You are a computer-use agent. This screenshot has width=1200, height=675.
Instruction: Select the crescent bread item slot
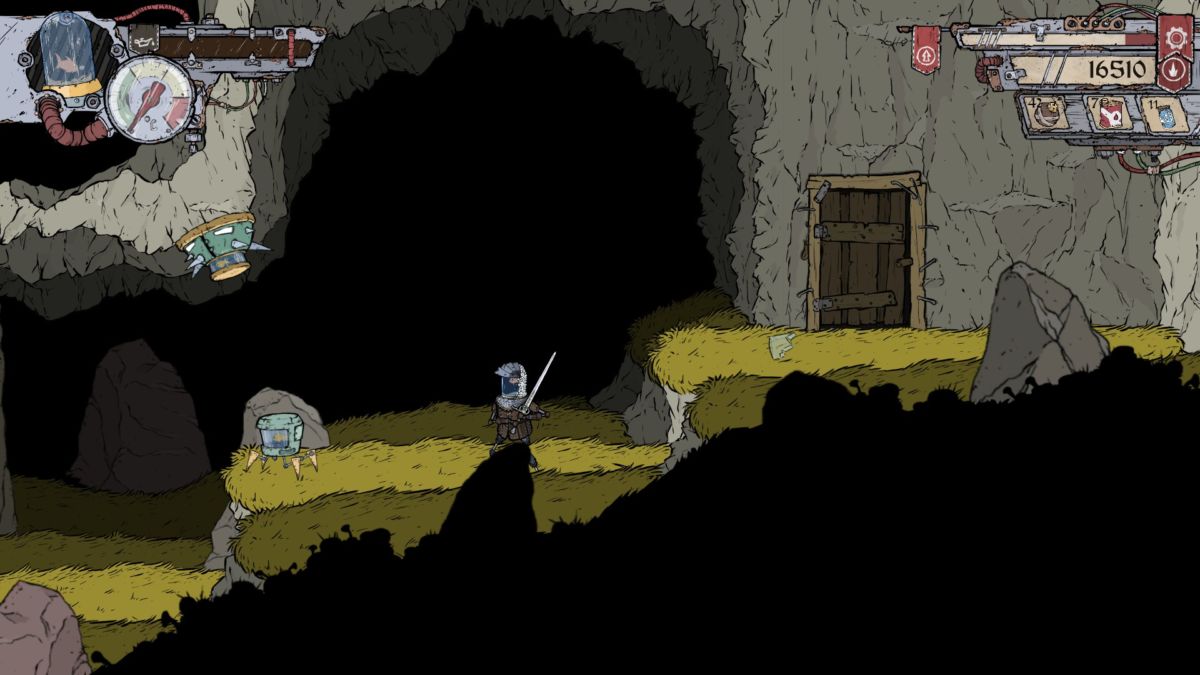(x=1046, y=113)
